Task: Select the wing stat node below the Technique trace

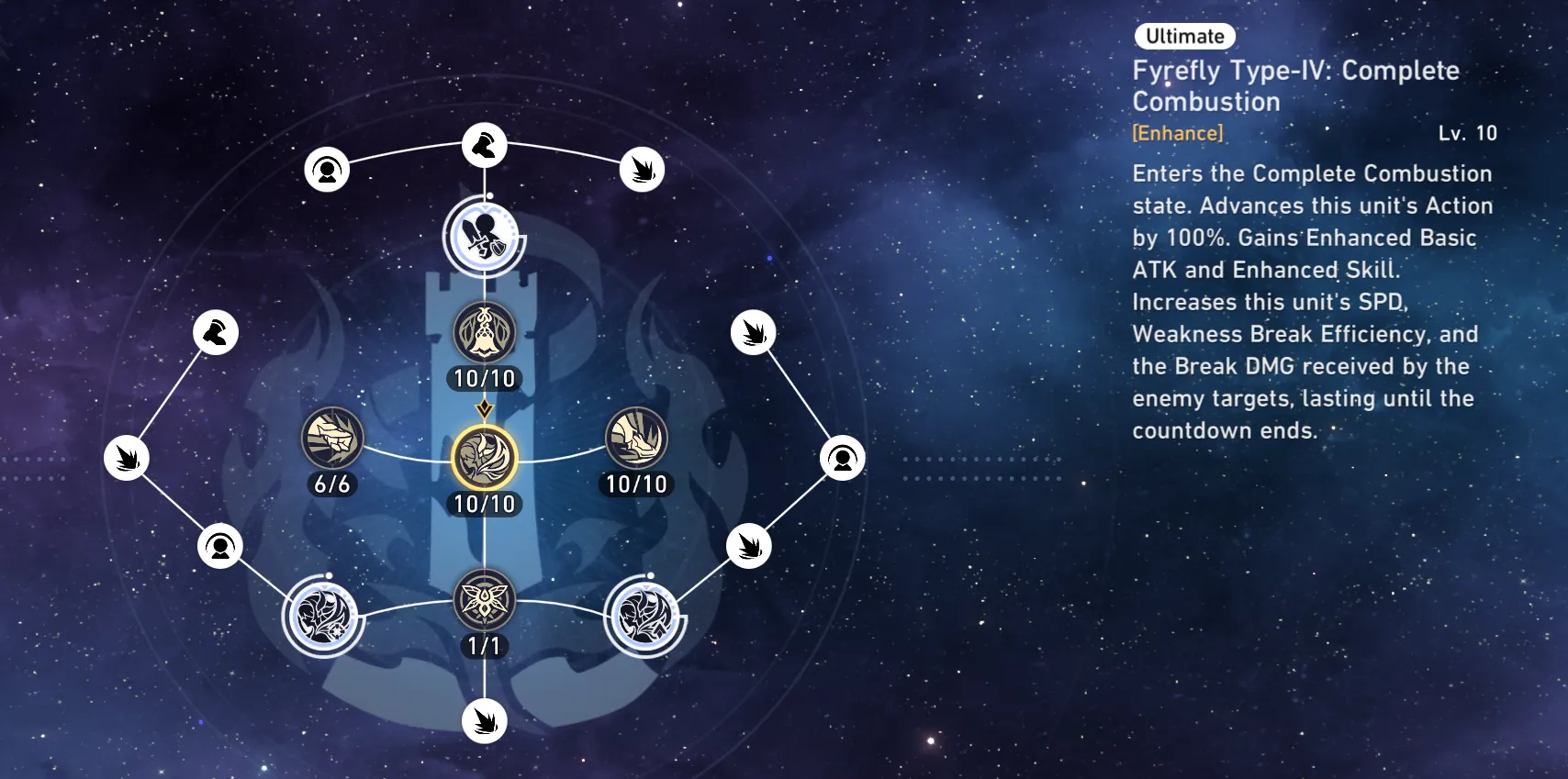Action: pyautogui.click(x=485, y=721)
